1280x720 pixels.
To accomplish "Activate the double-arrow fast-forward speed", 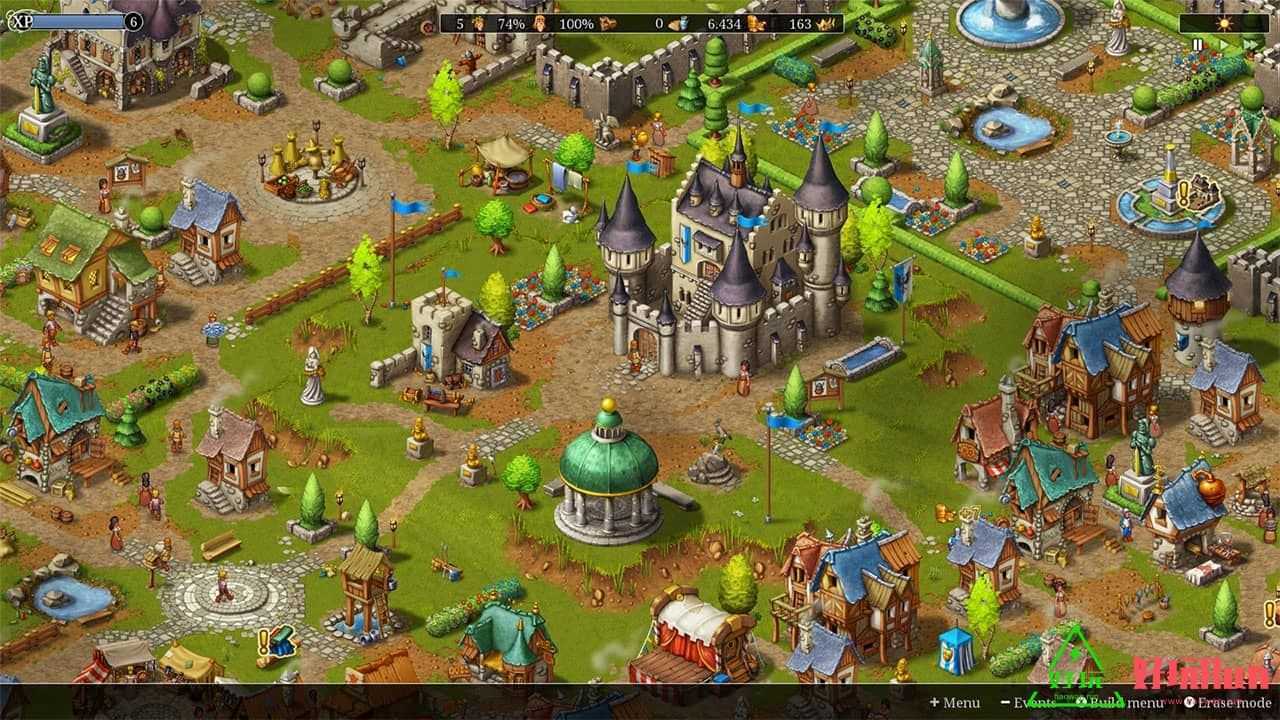I will [x=1248, y=45].
